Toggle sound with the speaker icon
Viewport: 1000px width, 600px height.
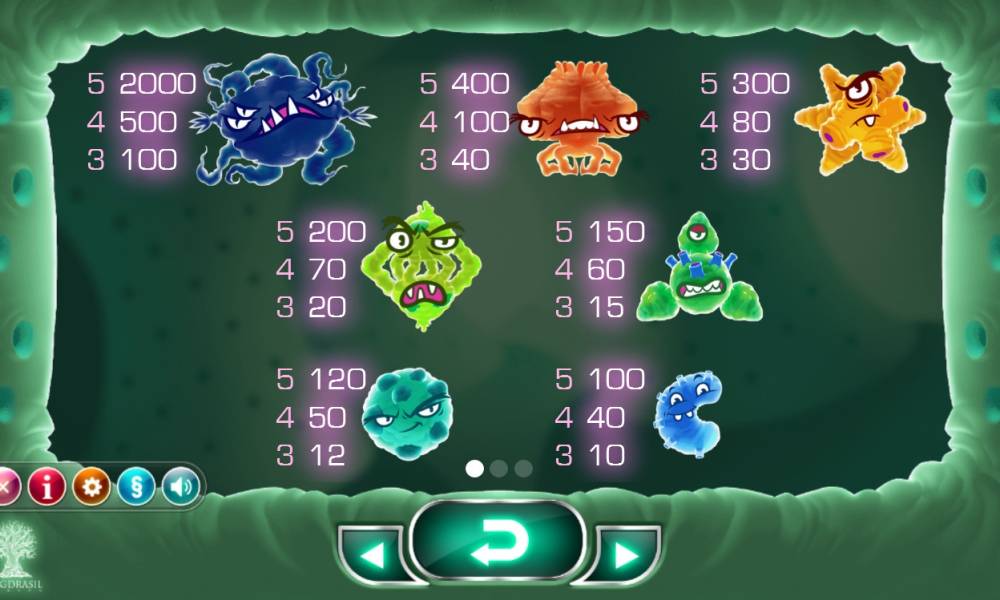coord(180,488)
